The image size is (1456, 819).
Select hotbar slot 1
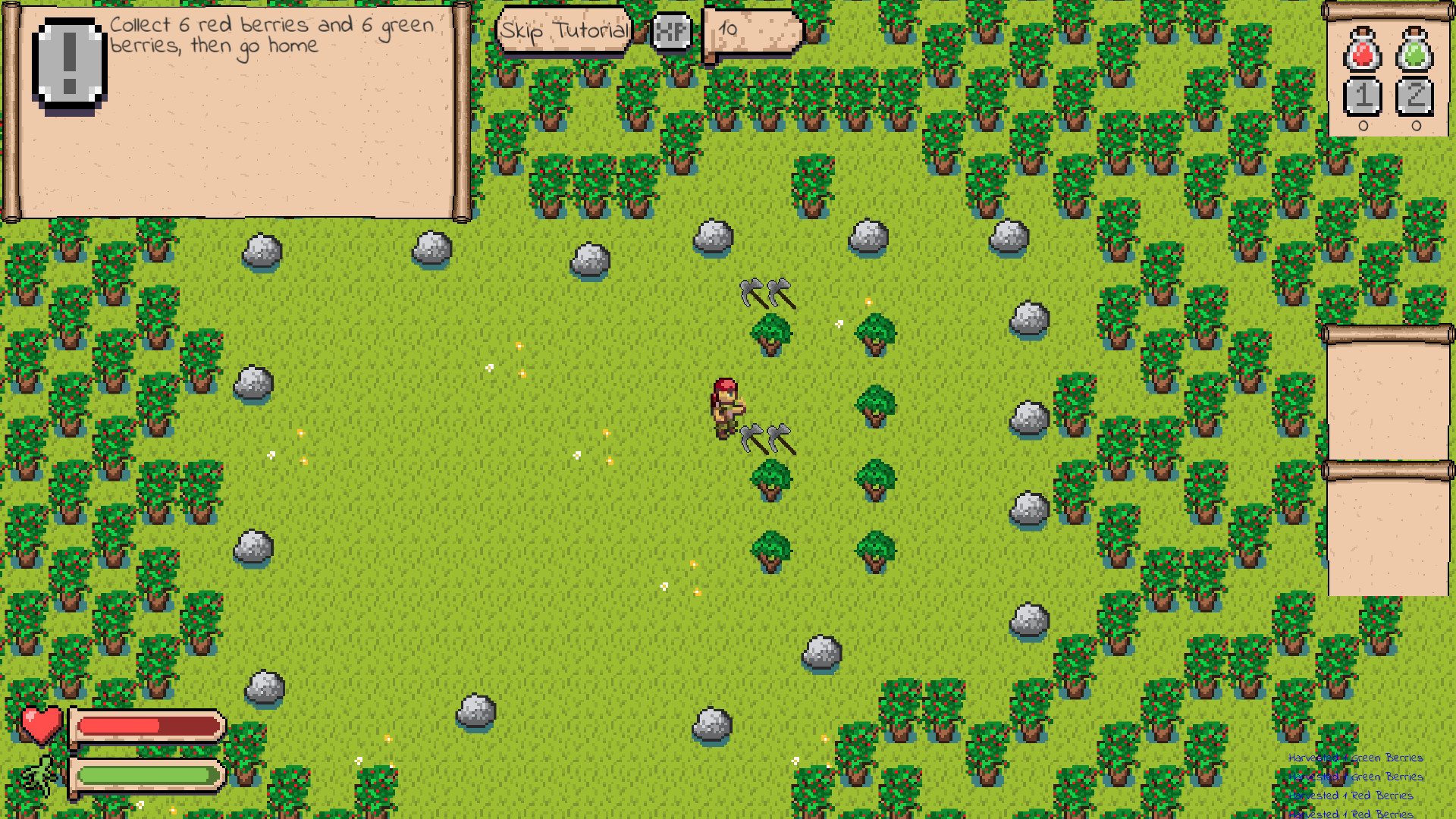coord(1361,97)
